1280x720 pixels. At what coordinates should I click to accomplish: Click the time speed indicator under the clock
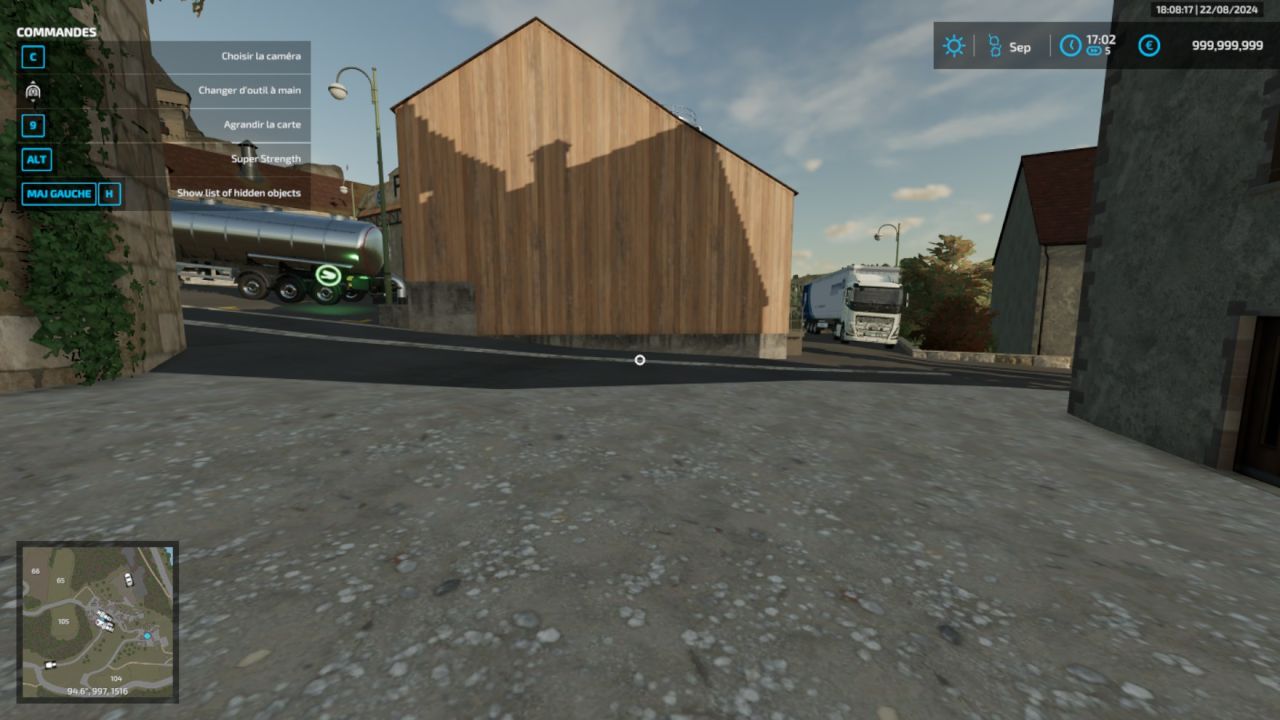[x=1096, y=52]
